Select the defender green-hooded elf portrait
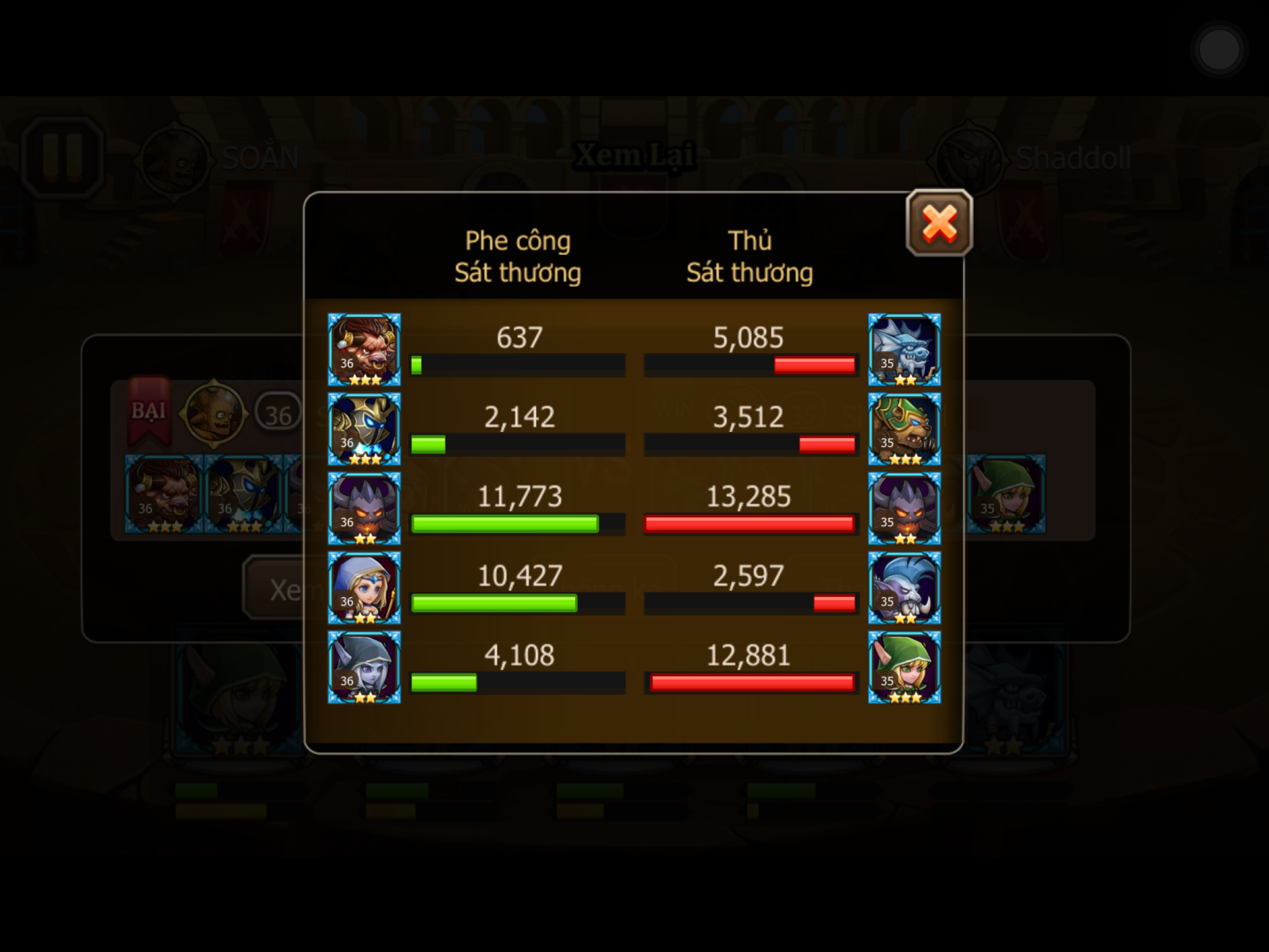 904,667
